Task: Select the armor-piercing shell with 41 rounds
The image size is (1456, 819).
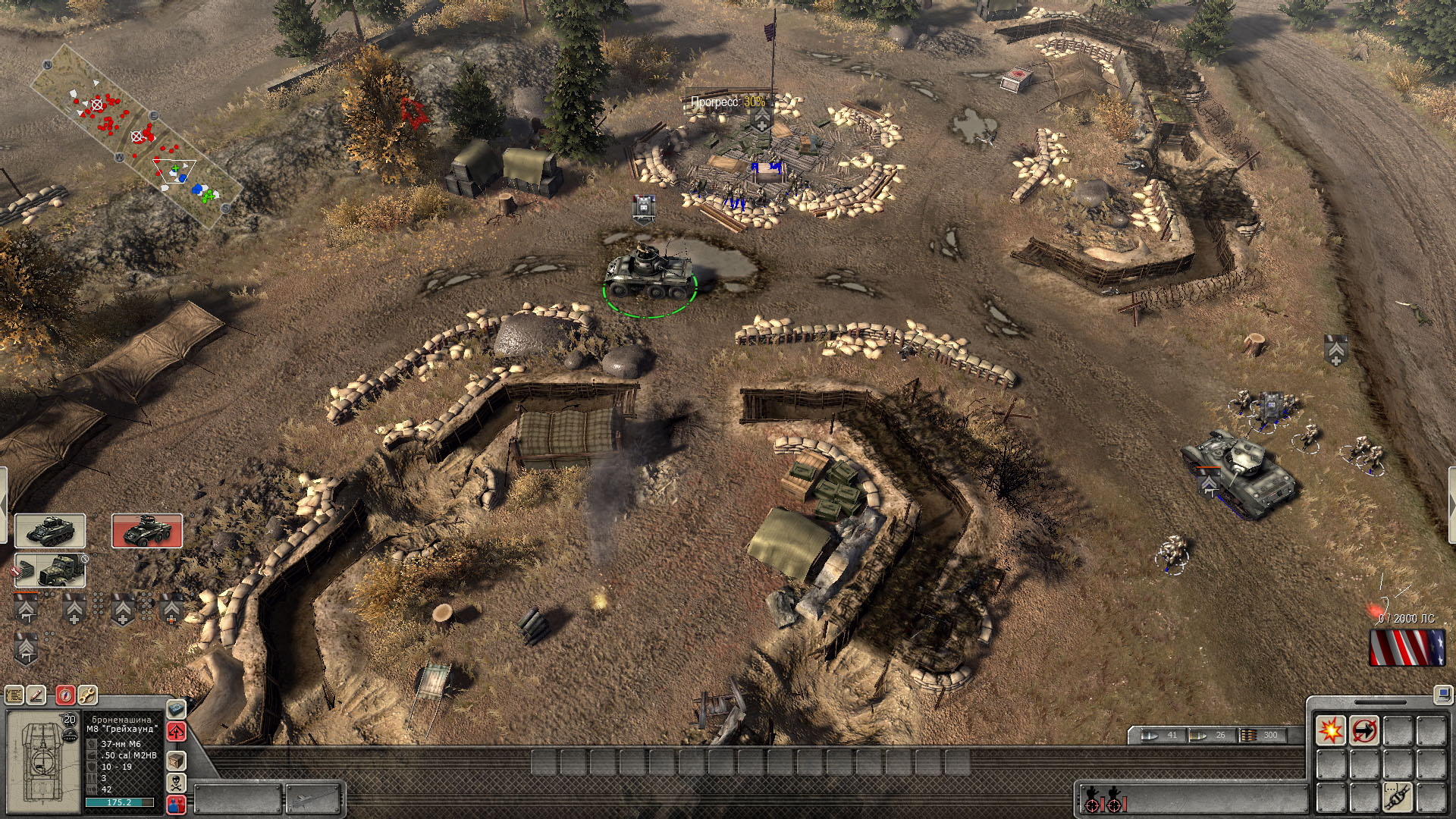Action: coord(1160,735)
